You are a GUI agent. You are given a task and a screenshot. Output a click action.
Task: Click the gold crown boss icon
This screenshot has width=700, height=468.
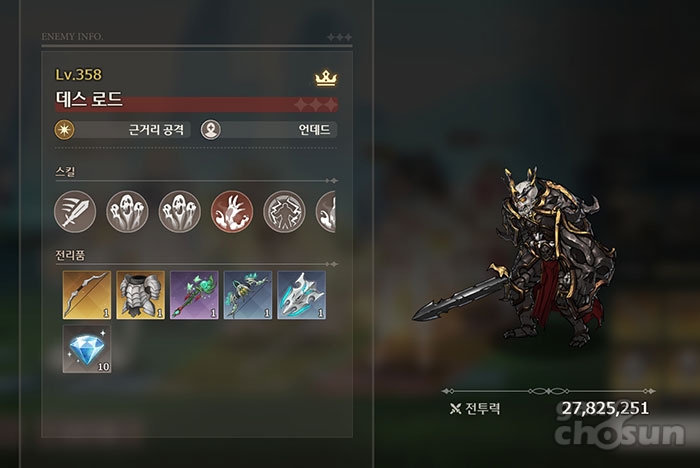tap(323, 78)
